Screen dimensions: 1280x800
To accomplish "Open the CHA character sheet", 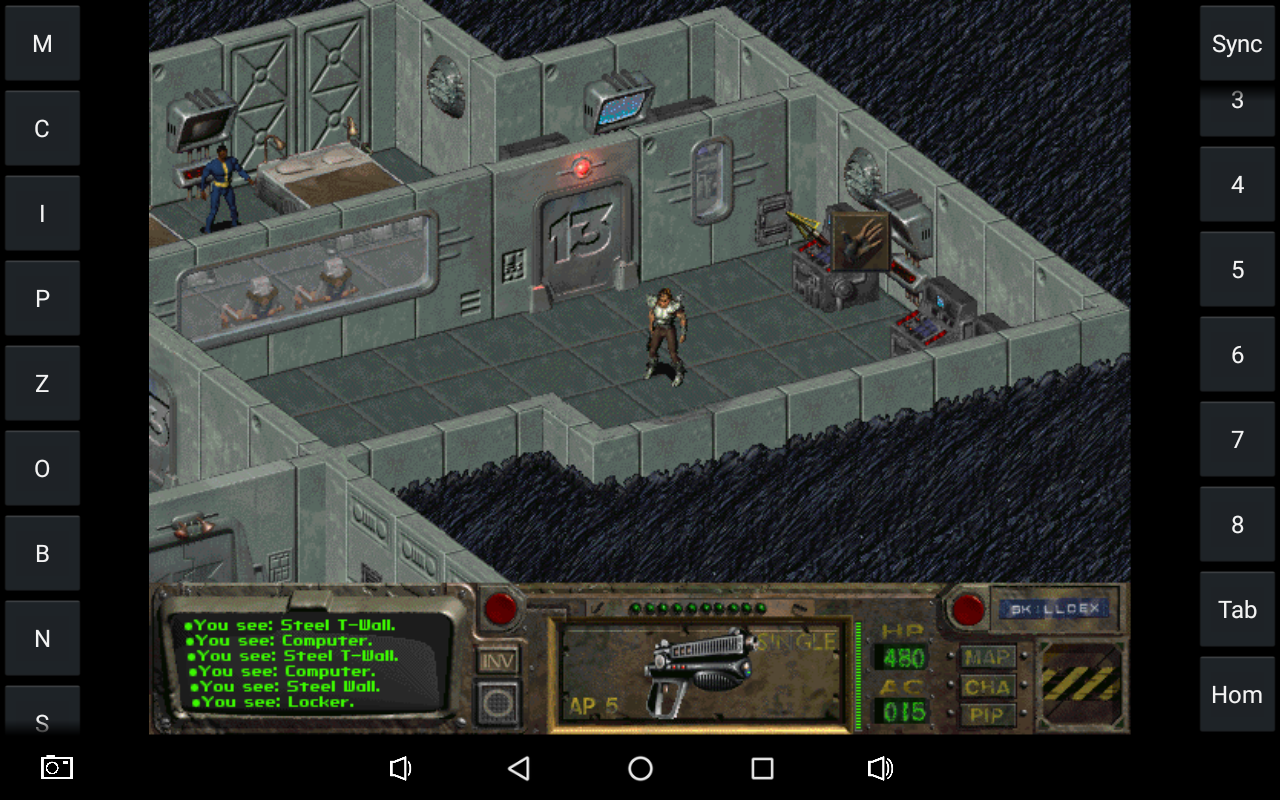I will pos(987,686).
